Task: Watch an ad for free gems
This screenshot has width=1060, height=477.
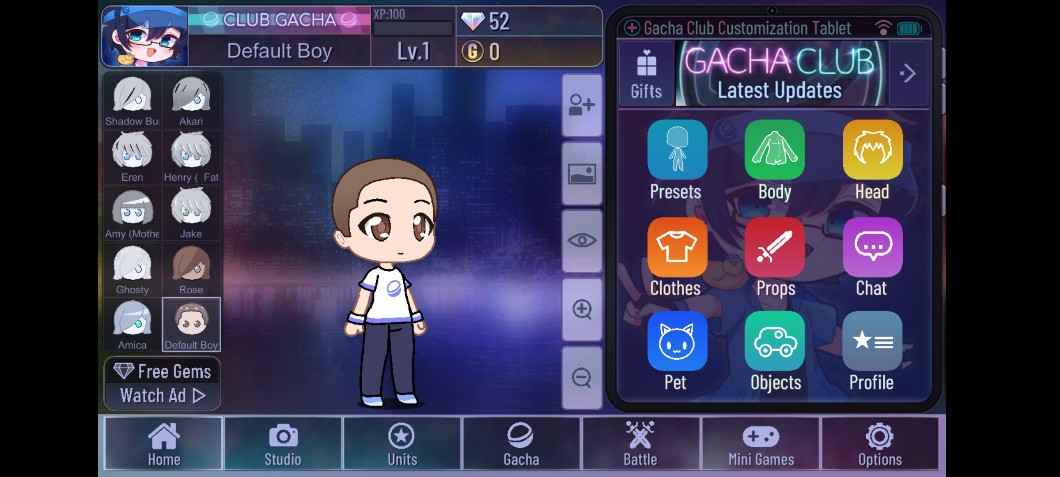Action: [162, 384]
